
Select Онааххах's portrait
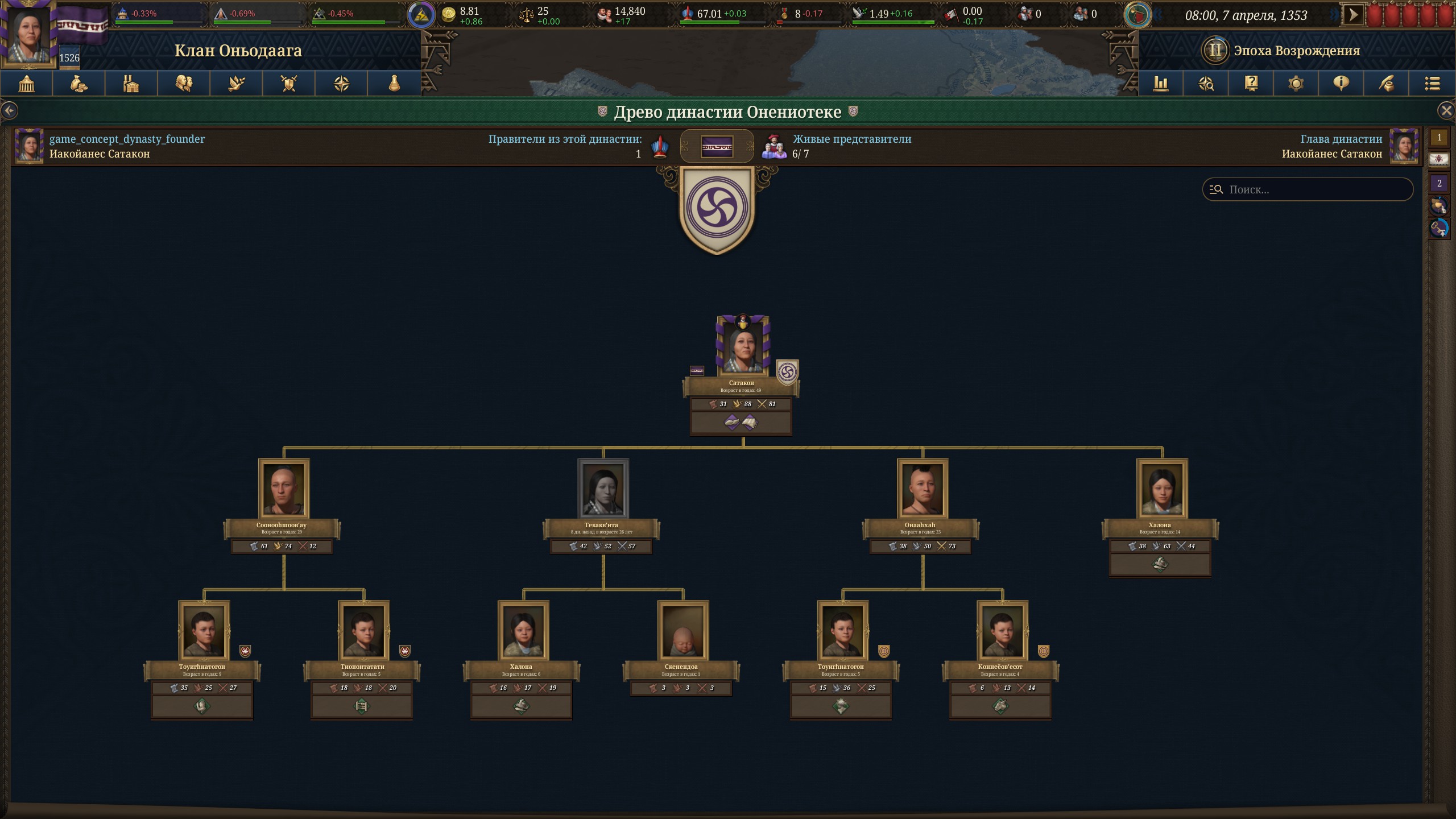point(923,488)
